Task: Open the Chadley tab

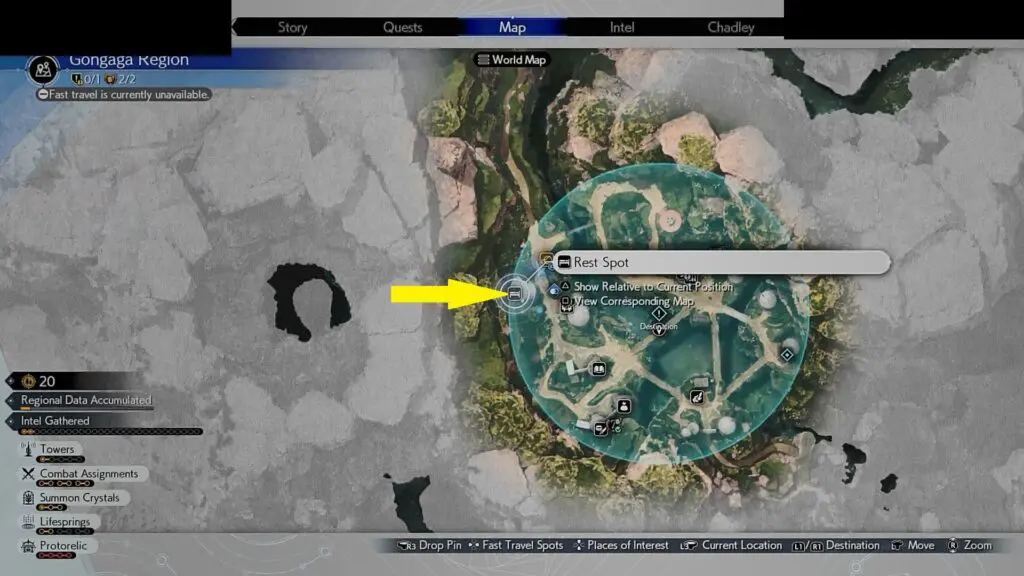Action: (731, 27)
